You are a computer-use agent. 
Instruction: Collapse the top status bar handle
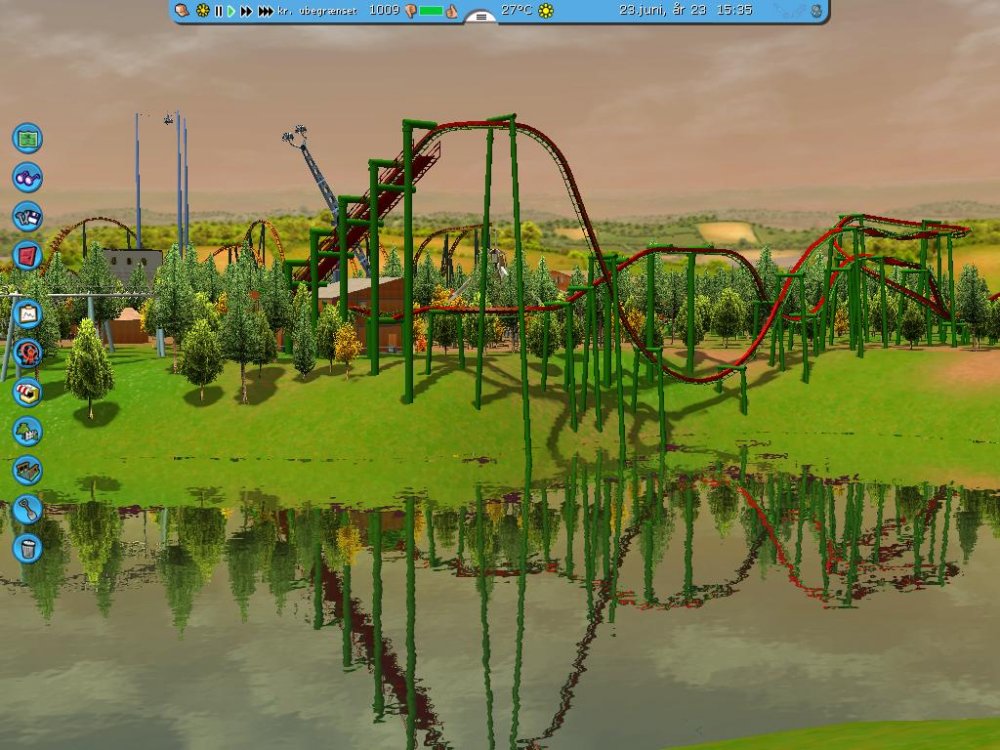coord(481,17)
